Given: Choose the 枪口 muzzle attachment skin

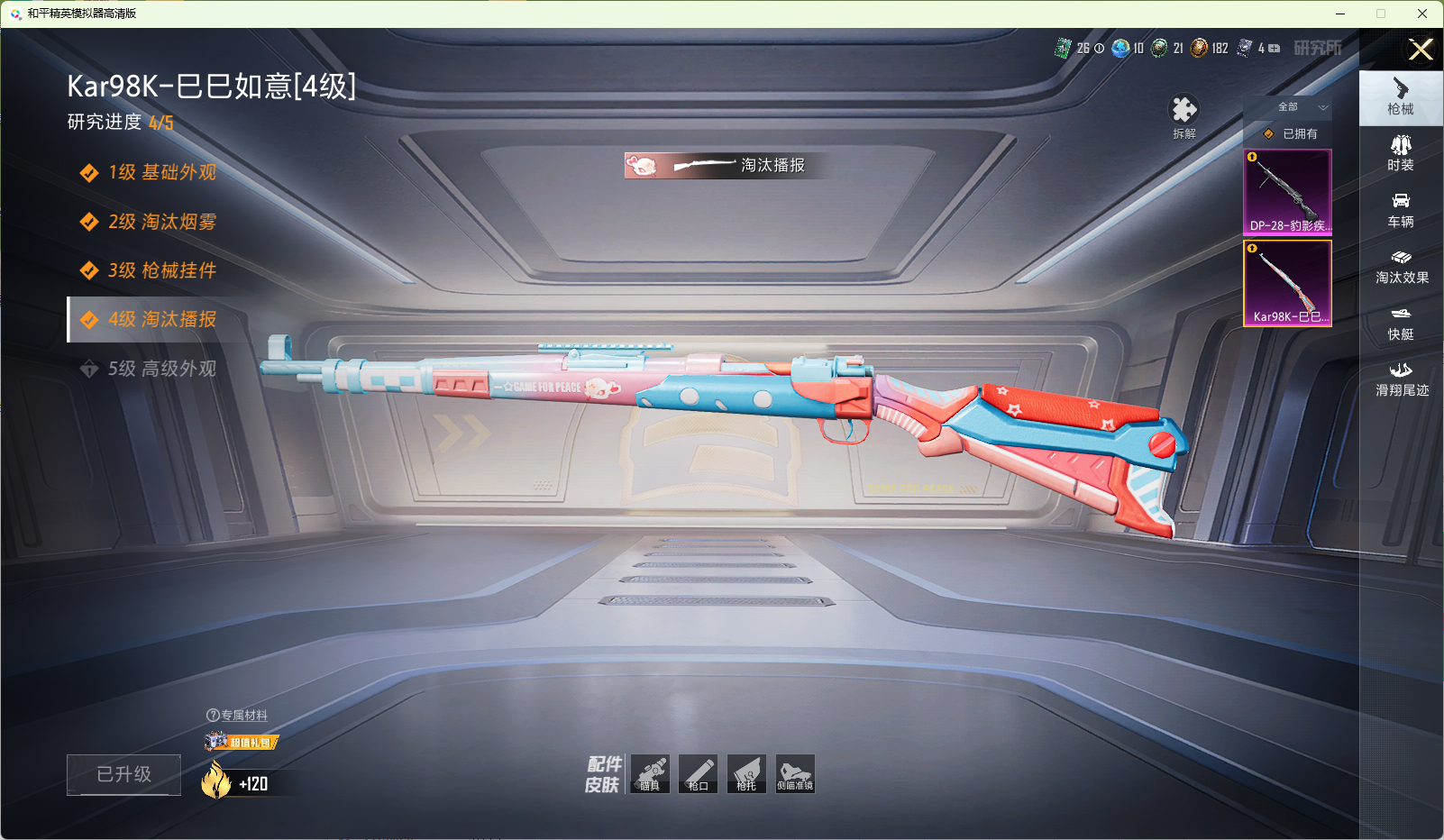Looking at the screenshot, I should coord(698,773).
